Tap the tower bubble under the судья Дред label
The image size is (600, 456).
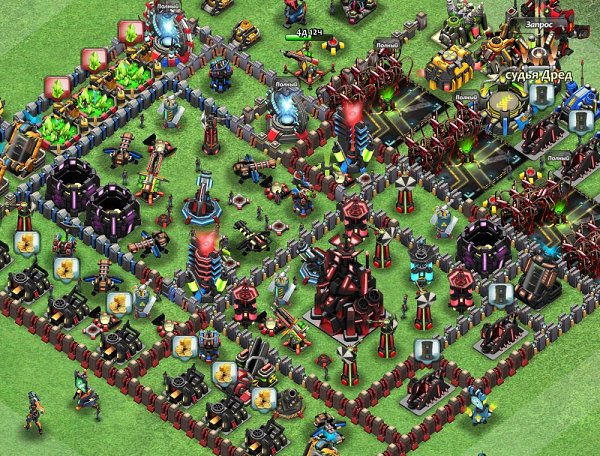[541, 95]
